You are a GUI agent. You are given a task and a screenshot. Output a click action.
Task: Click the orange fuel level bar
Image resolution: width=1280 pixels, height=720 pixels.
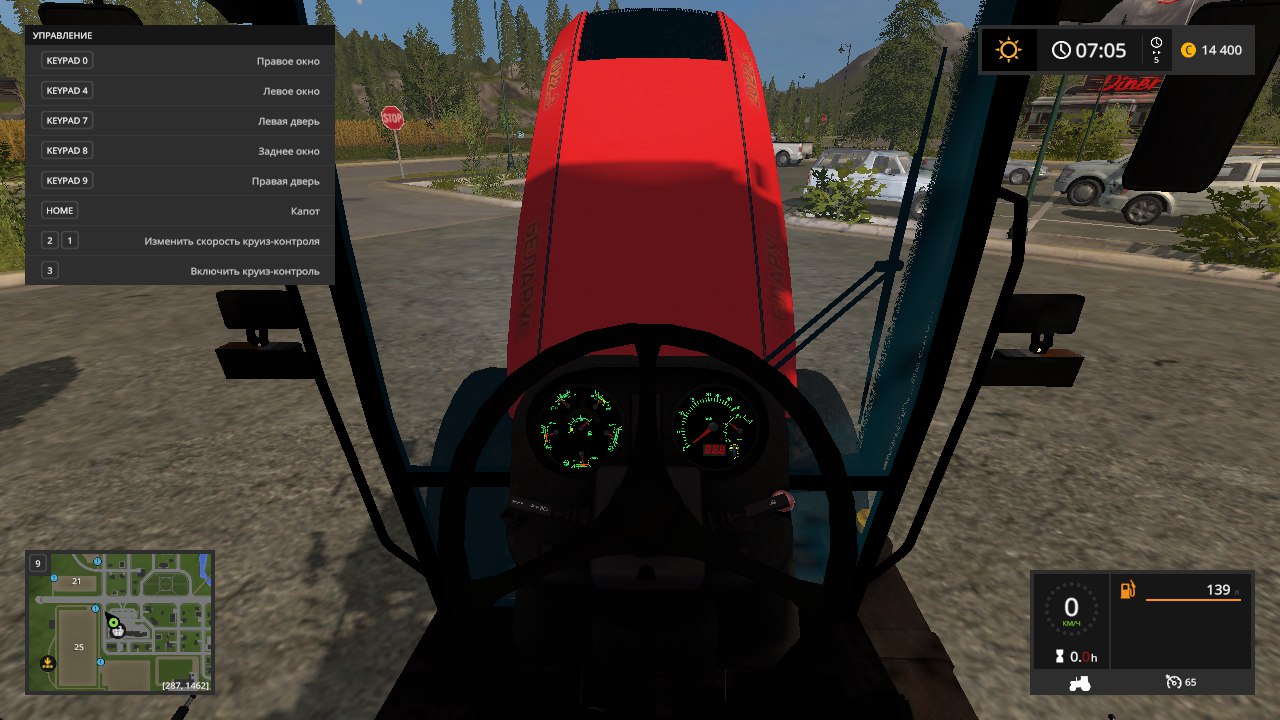pyautogui.click(x=1194, y=600)
